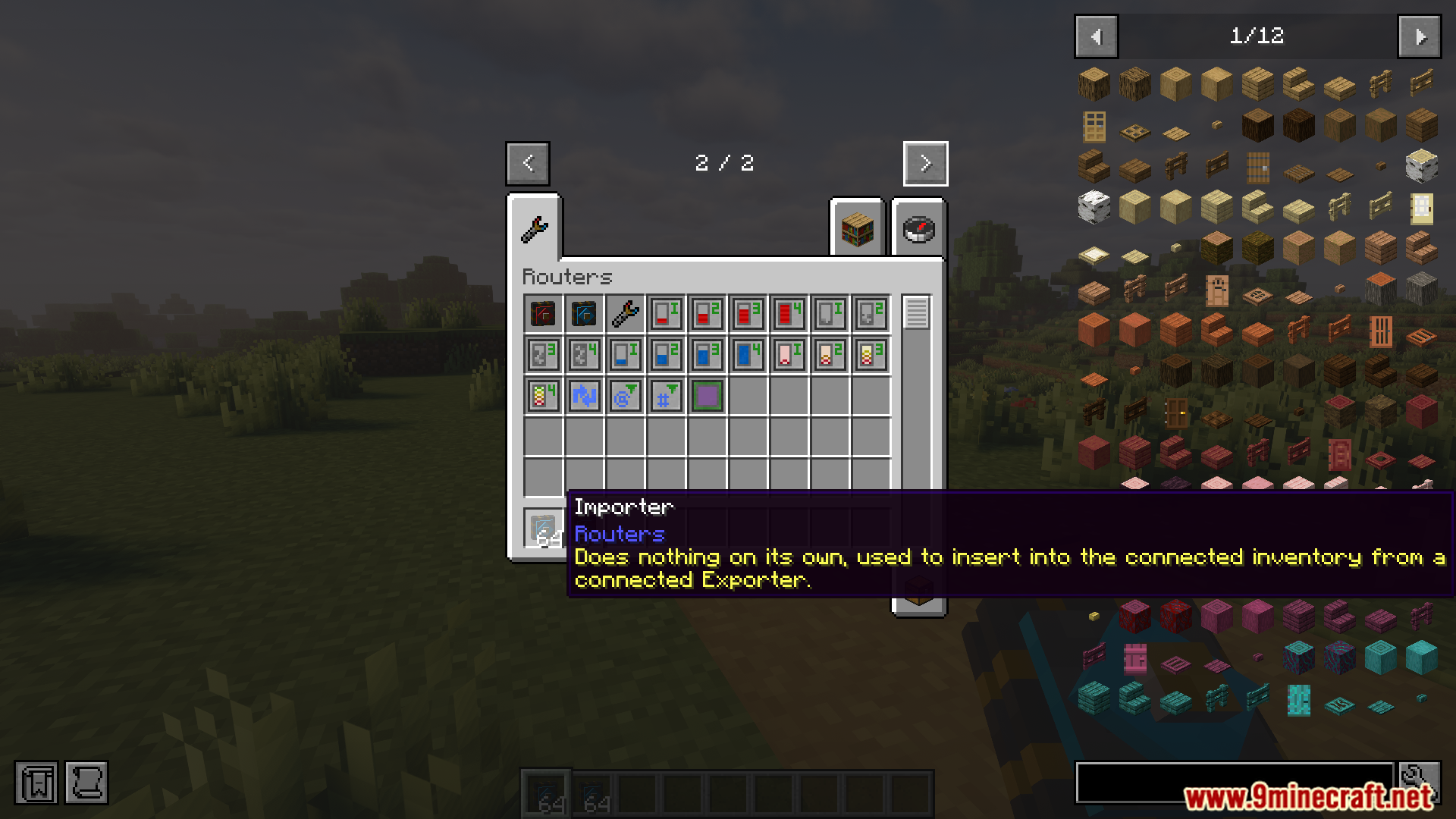The width and height of the screenshot is (1456, 819).
Task: Select the @ symbol filter item
Action: (x=624, y=394)
